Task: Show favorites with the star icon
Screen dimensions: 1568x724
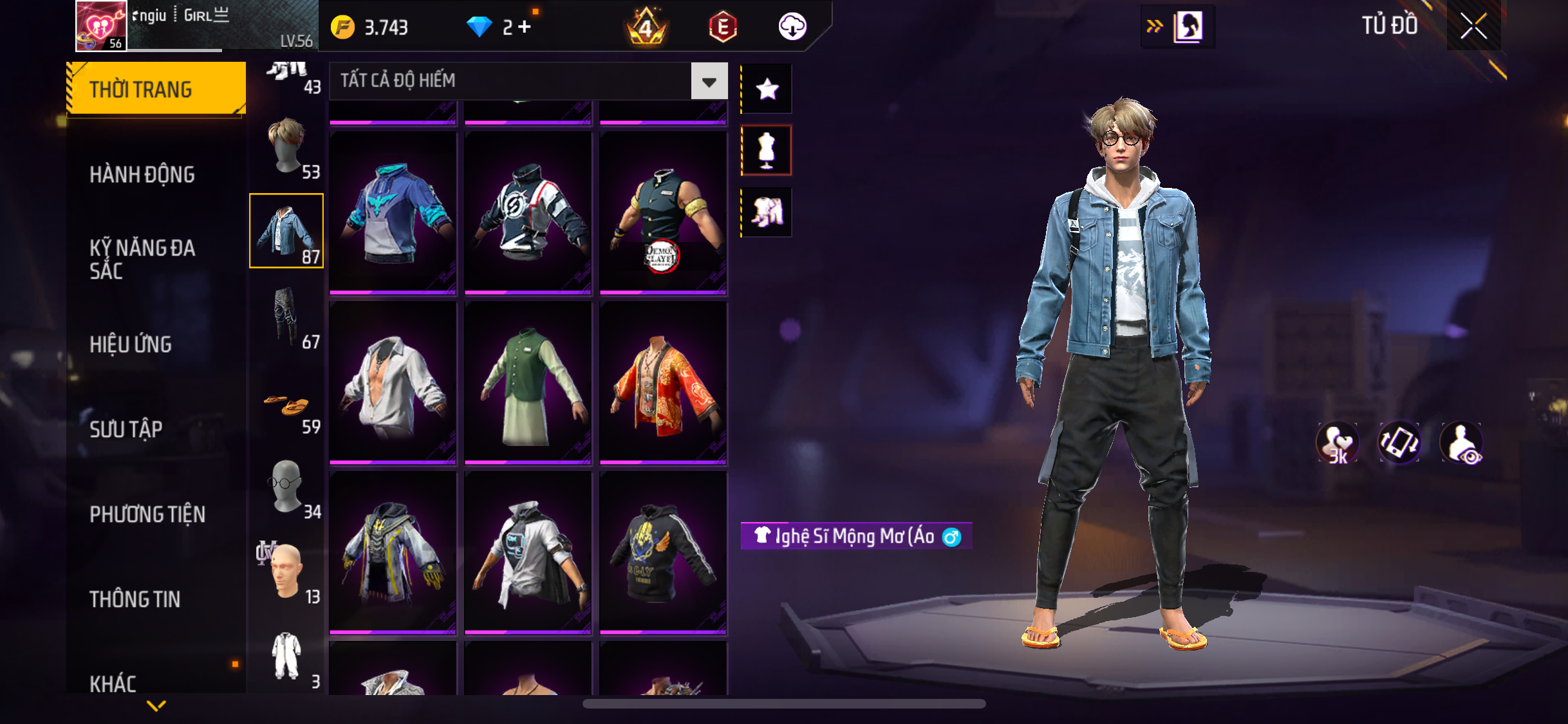Action: click(x=767, y=89)
